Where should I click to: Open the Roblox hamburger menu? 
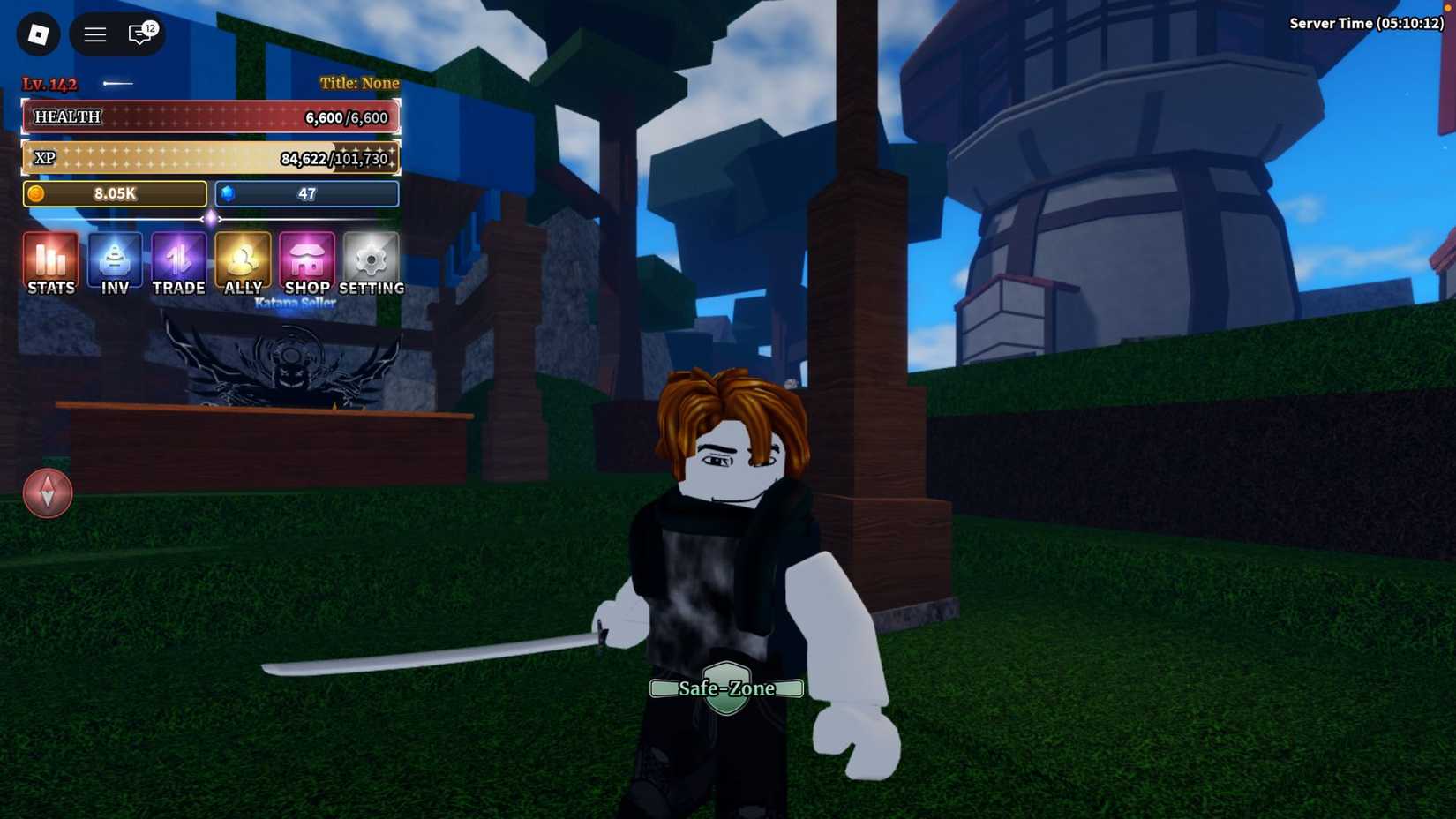point(94,34)
